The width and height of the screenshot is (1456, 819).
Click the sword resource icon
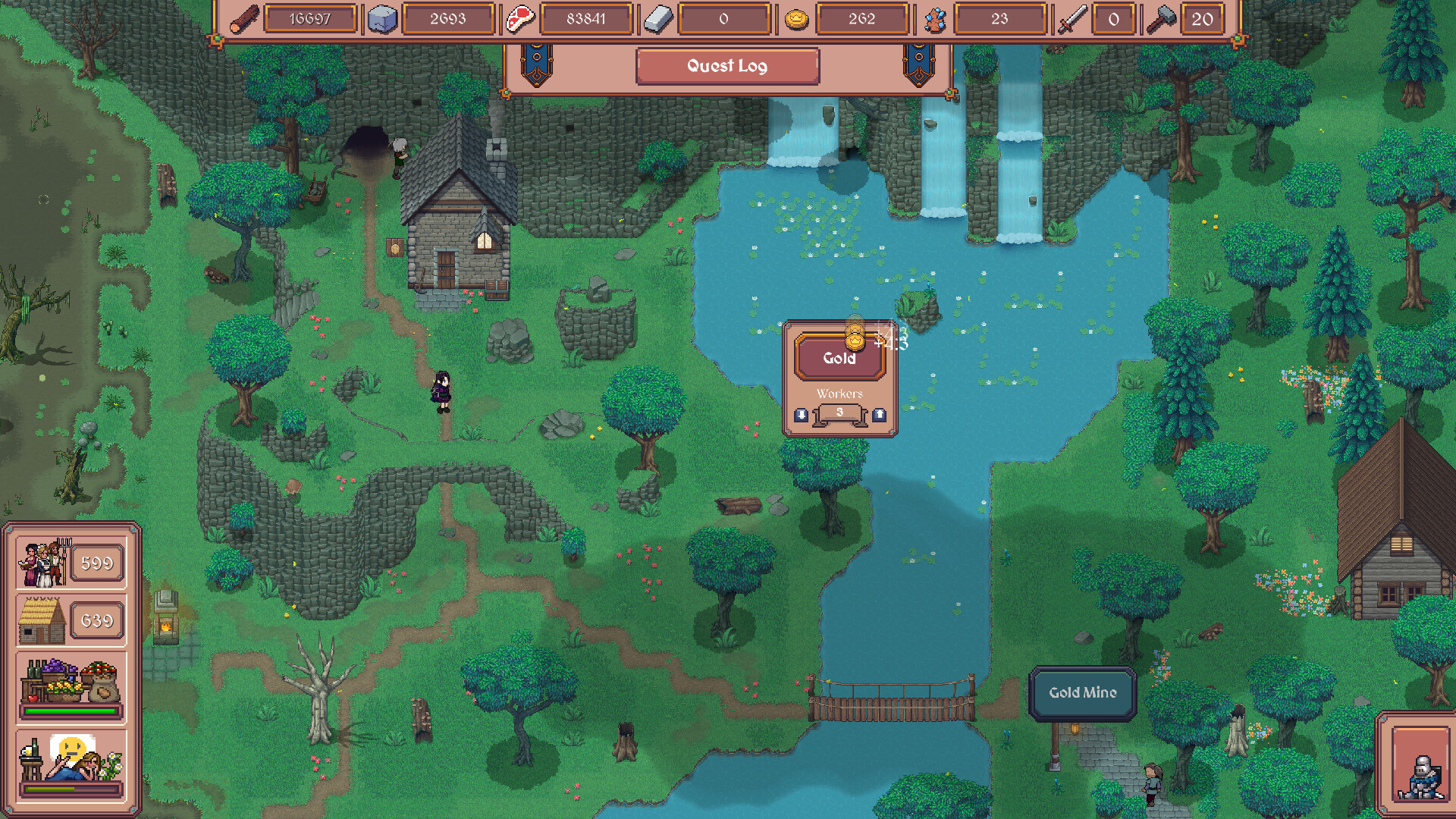(x=1072, y=20)
